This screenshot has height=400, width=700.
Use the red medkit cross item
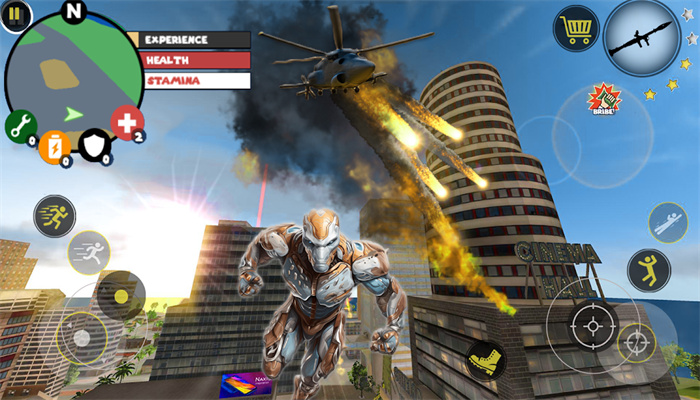click(127, 123)
